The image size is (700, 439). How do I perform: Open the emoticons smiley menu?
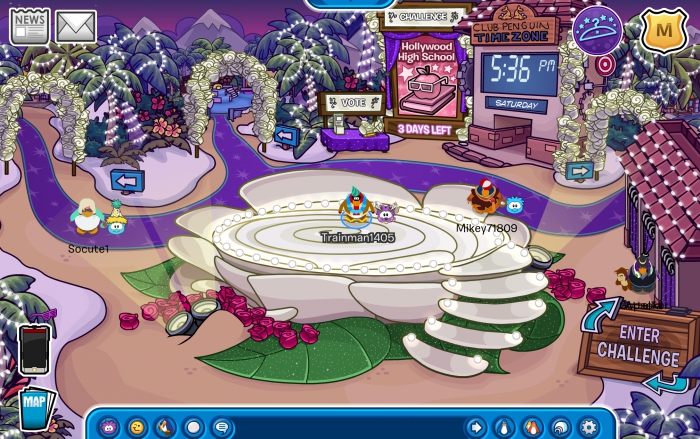coord(136,427)
